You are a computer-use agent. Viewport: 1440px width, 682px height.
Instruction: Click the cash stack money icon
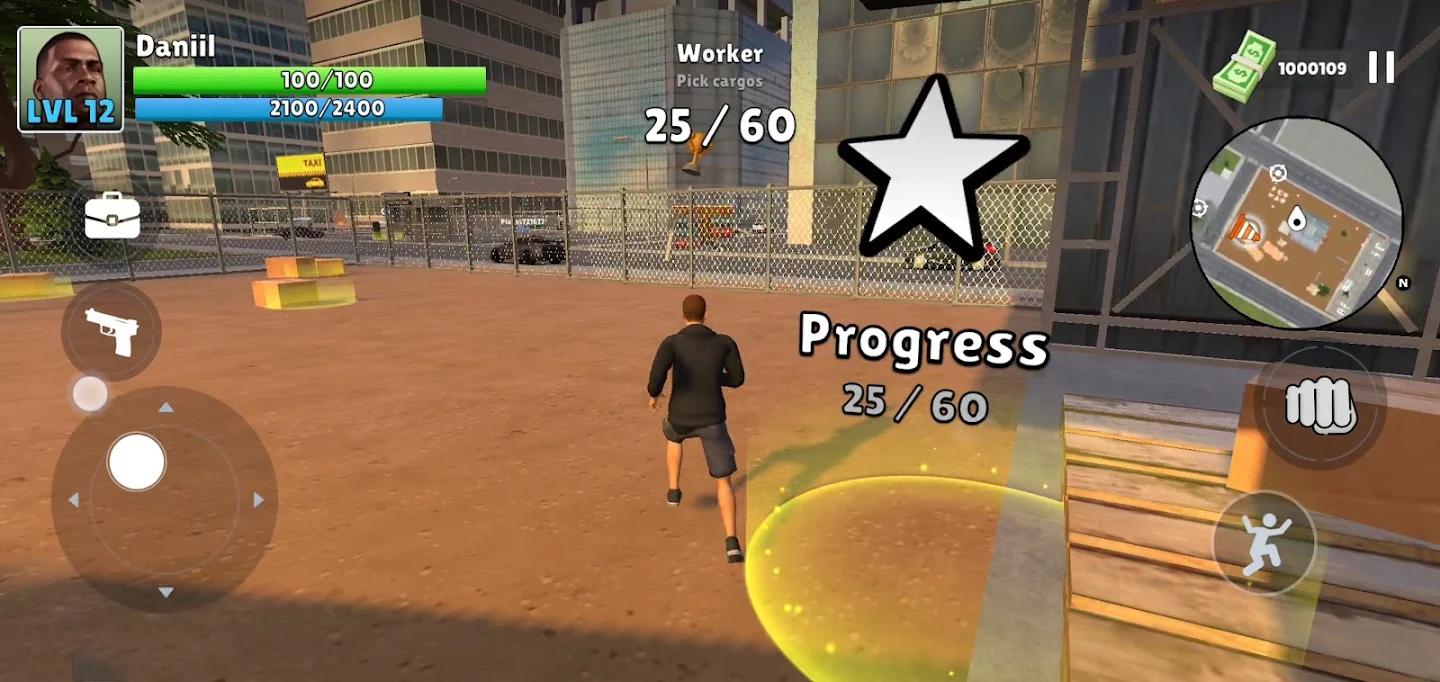(1244, 67)
